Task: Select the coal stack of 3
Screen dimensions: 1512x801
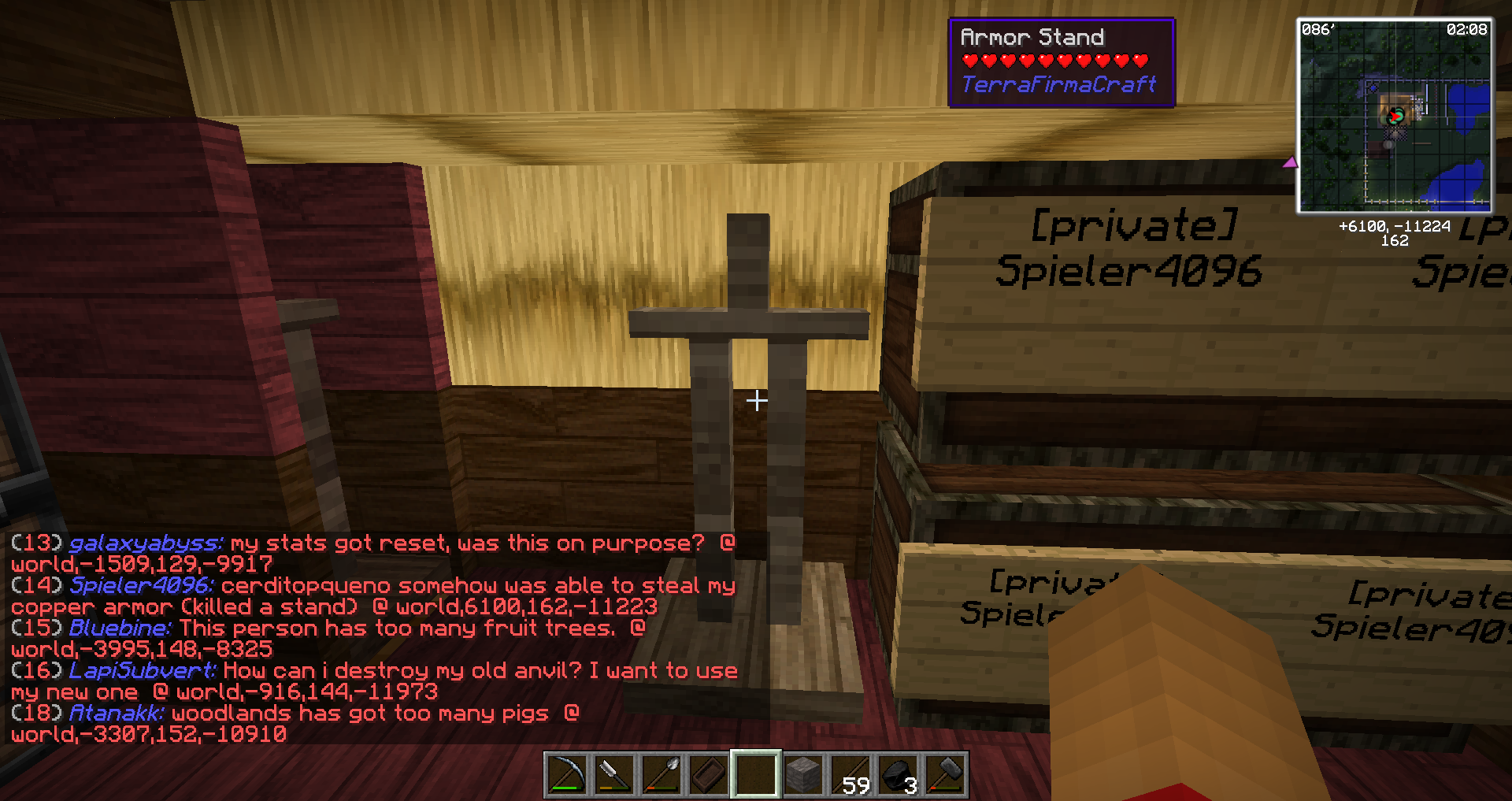Action: (899, 776)
